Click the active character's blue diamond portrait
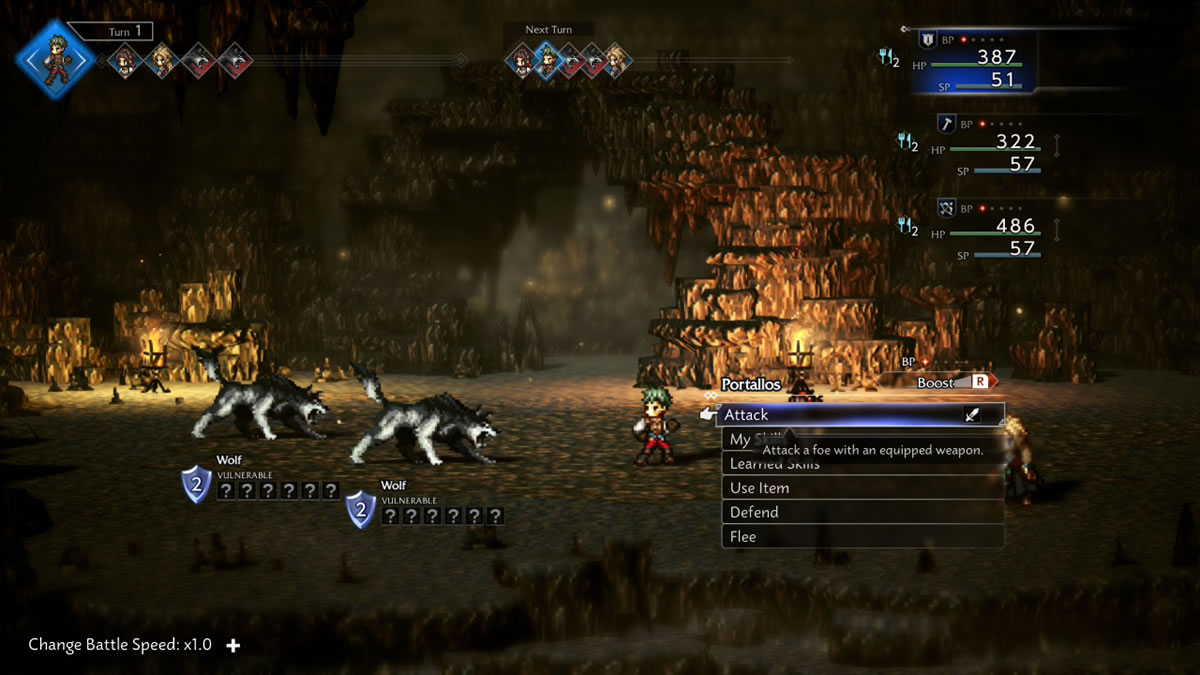 (x=55, y=59)
